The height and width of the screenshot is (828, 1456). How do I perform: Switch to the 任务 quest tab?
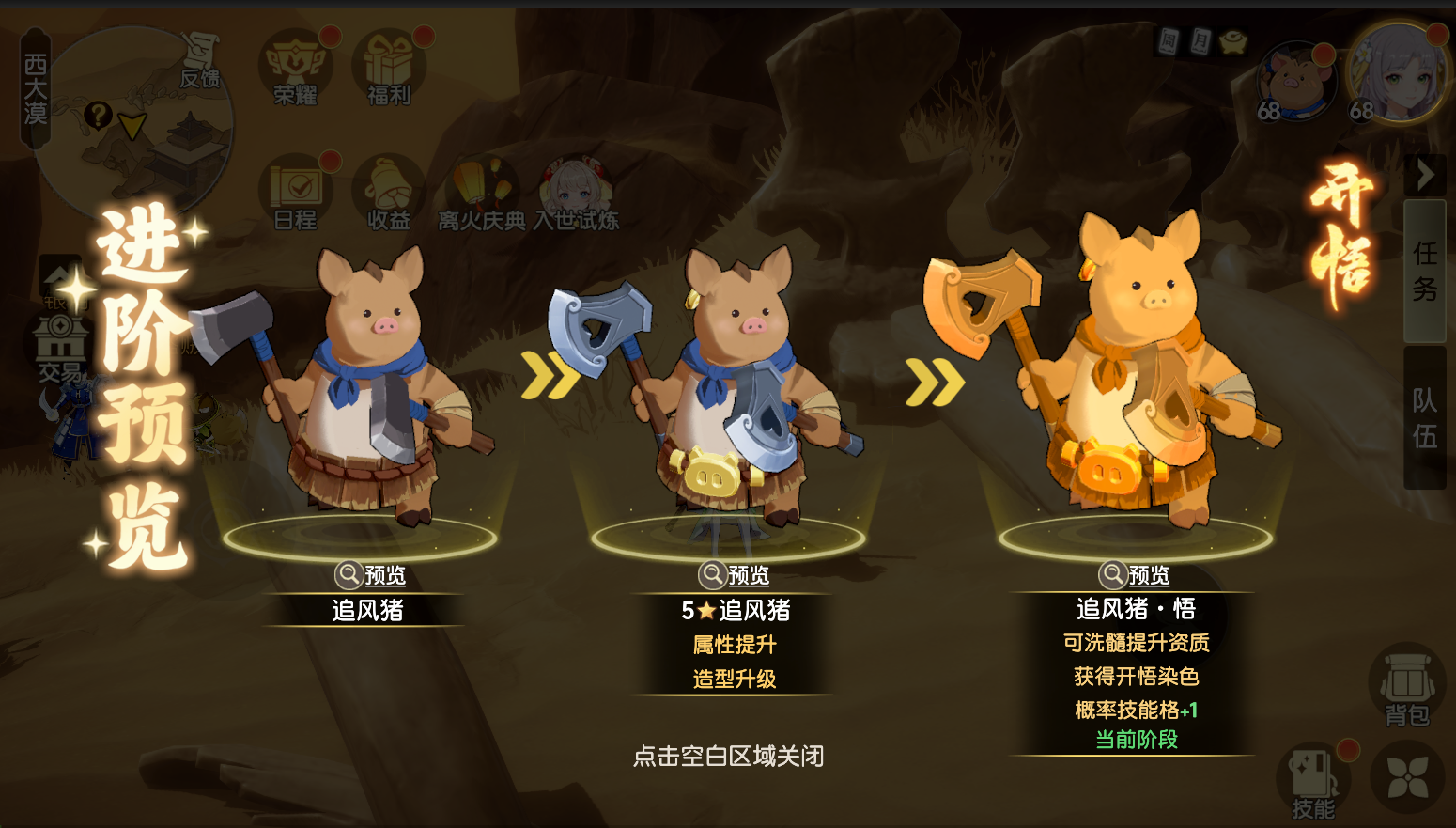(x=1424, y=271)
